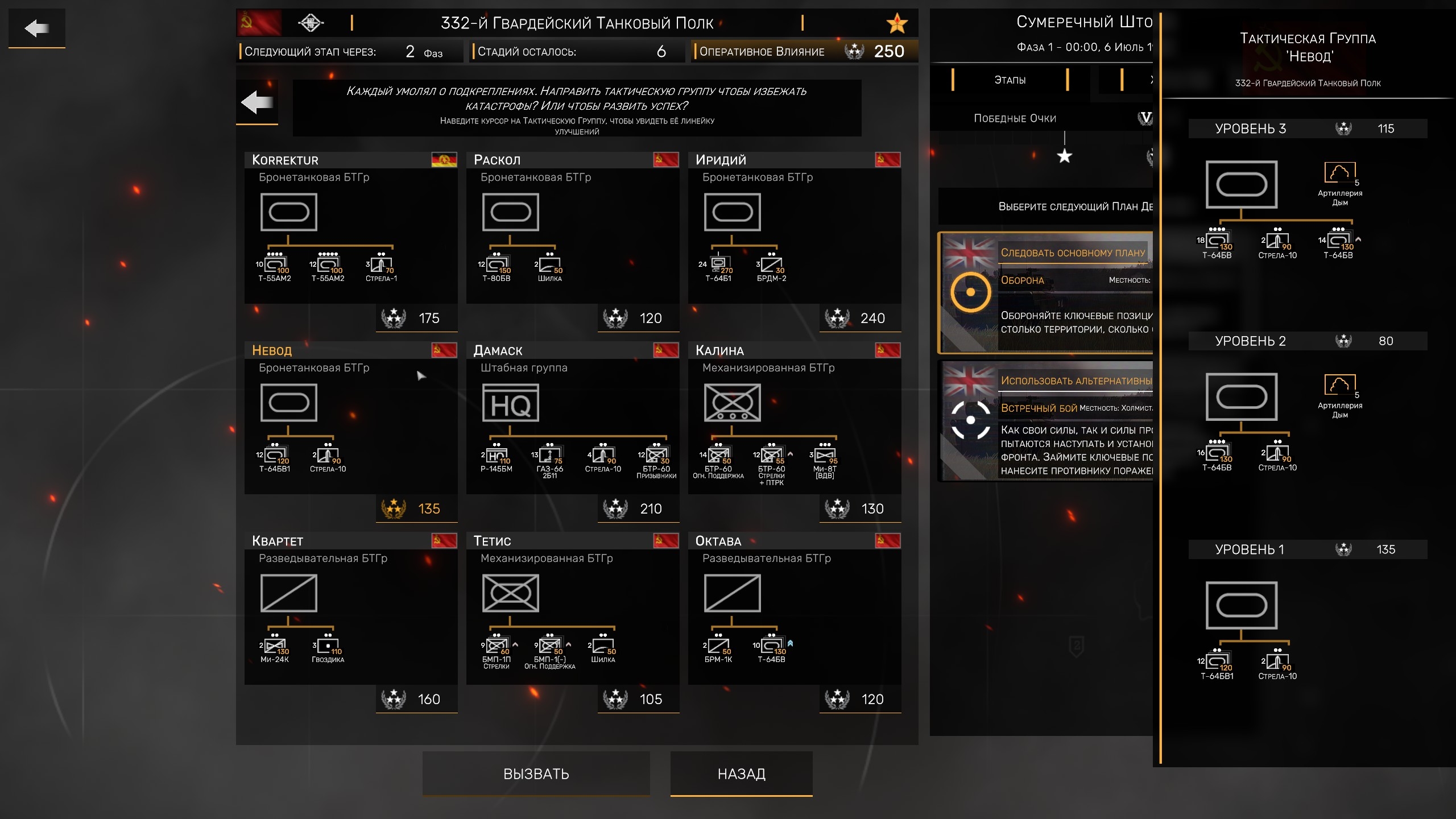Click the regiment emblem icon in header
This screenshot has width=1456, height=819.
tap(311, 23)
